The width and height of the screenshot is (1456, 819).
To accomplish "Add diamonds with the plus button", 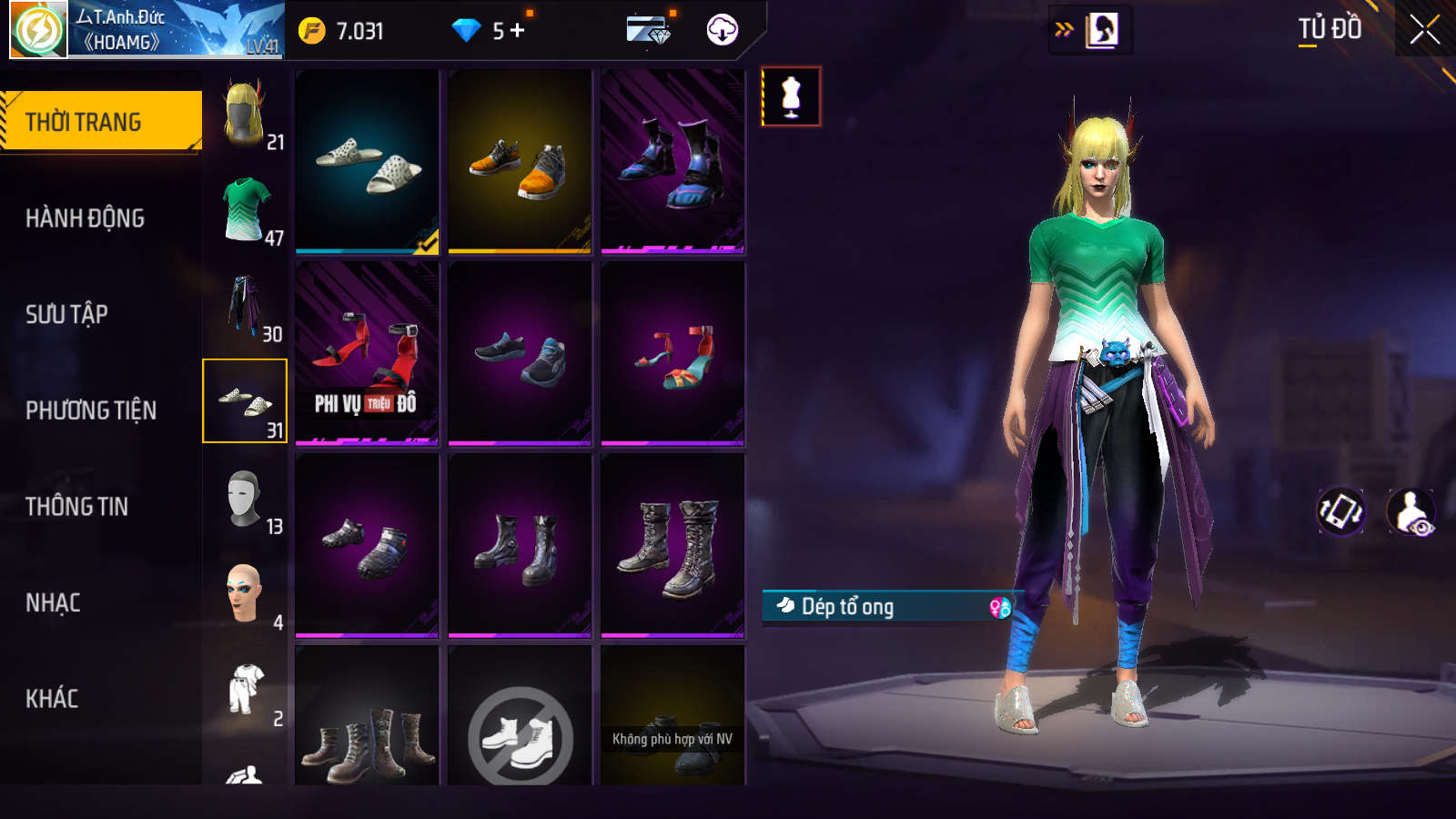I will [517, 31].
